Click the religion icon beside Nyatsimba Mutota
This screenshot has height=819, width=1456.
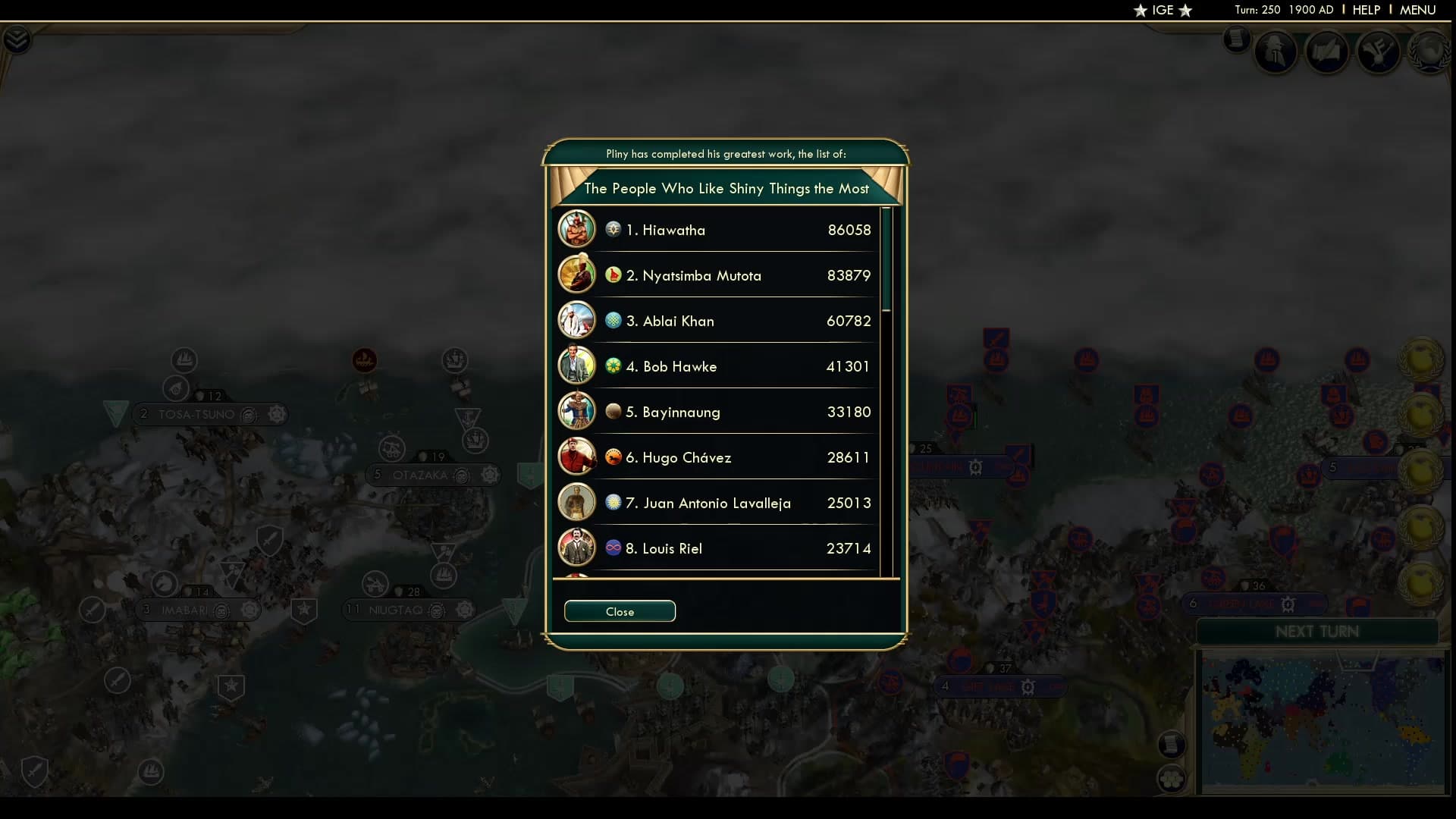pos(613,275)
